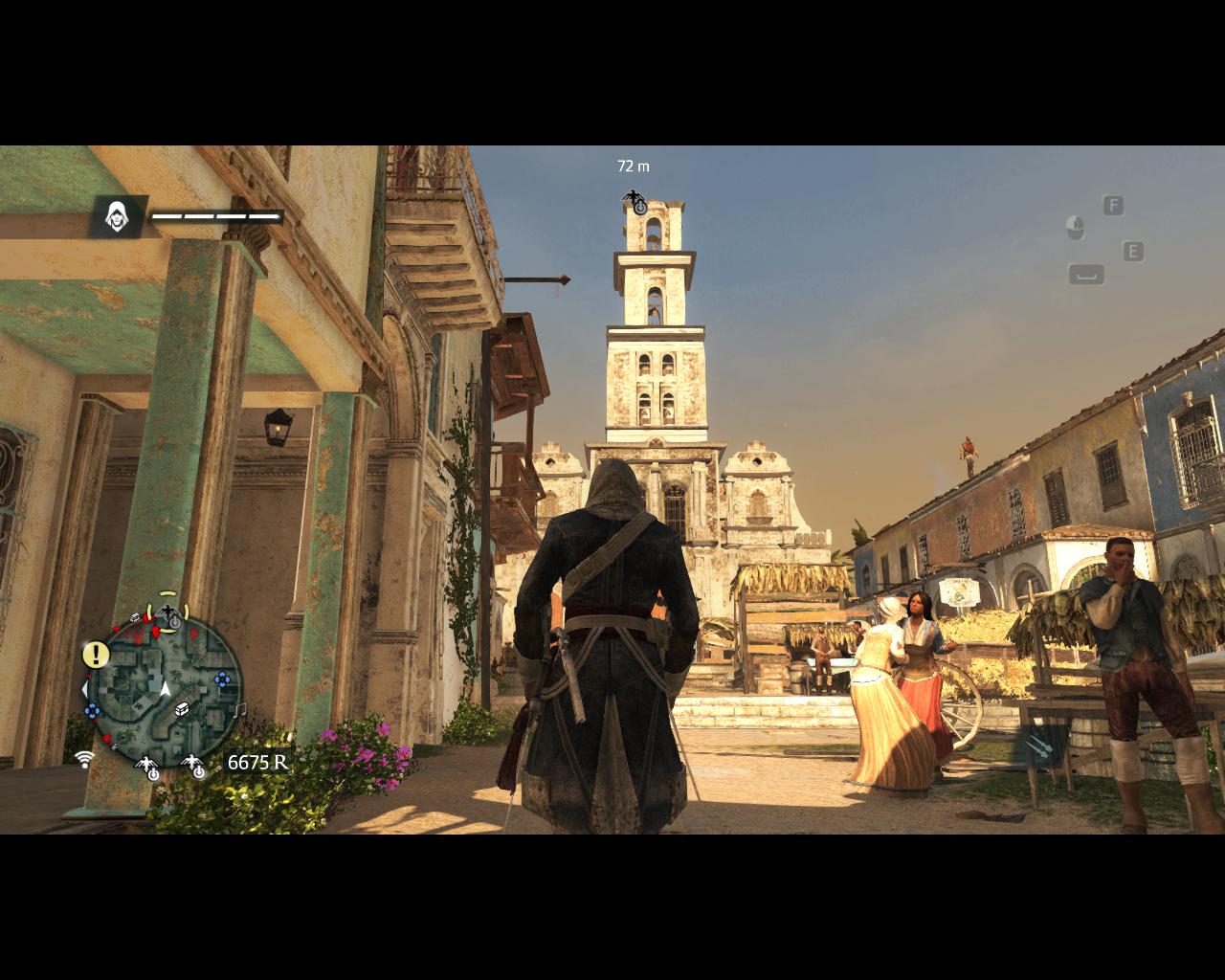Image resolution: width=1225 pixels, height=980 pixels.
Task: Select the viewpoint waypoint marker labeled 72 m
Action: coord(635,202)
